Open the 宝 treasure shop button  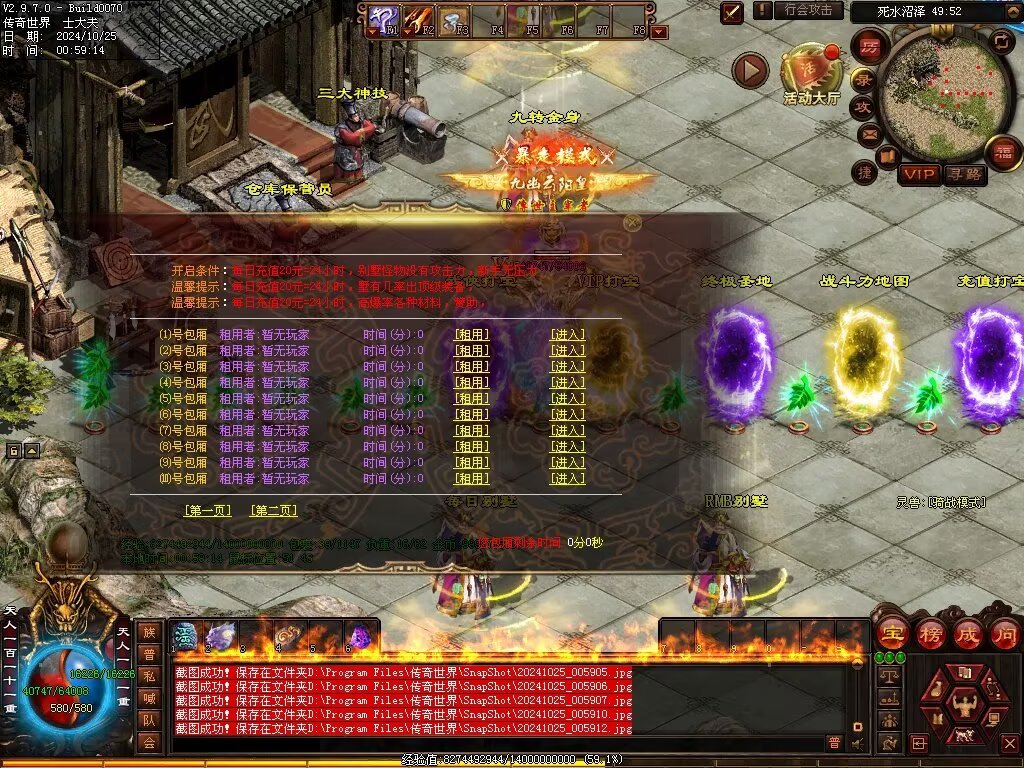(890, 634)
